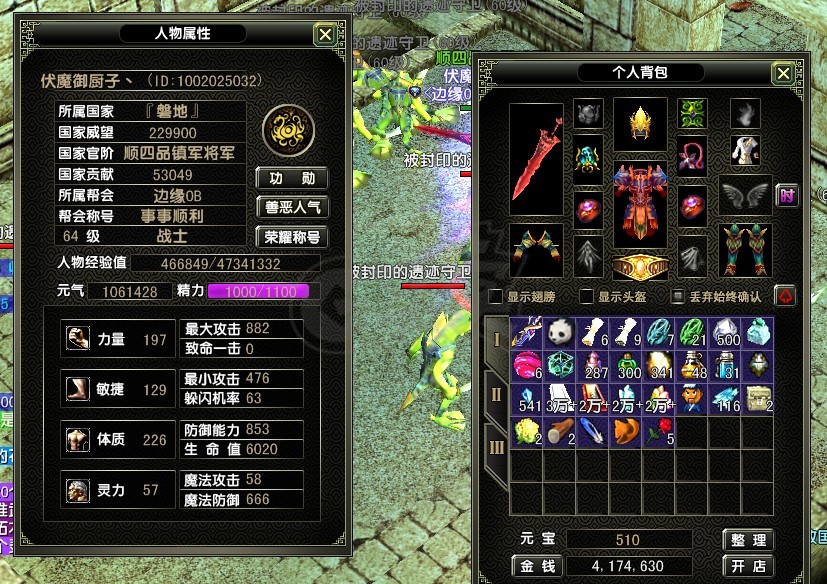Close the character attributes window

point(325,35)
